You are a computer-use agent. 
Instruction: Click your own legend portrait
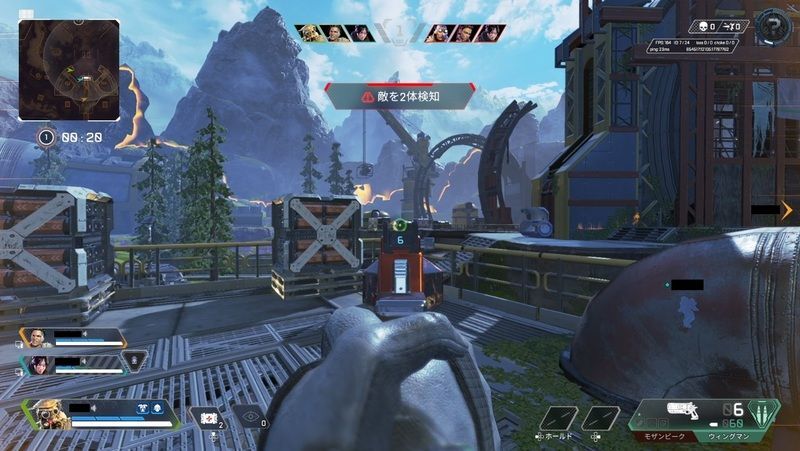tap(48, 412)
